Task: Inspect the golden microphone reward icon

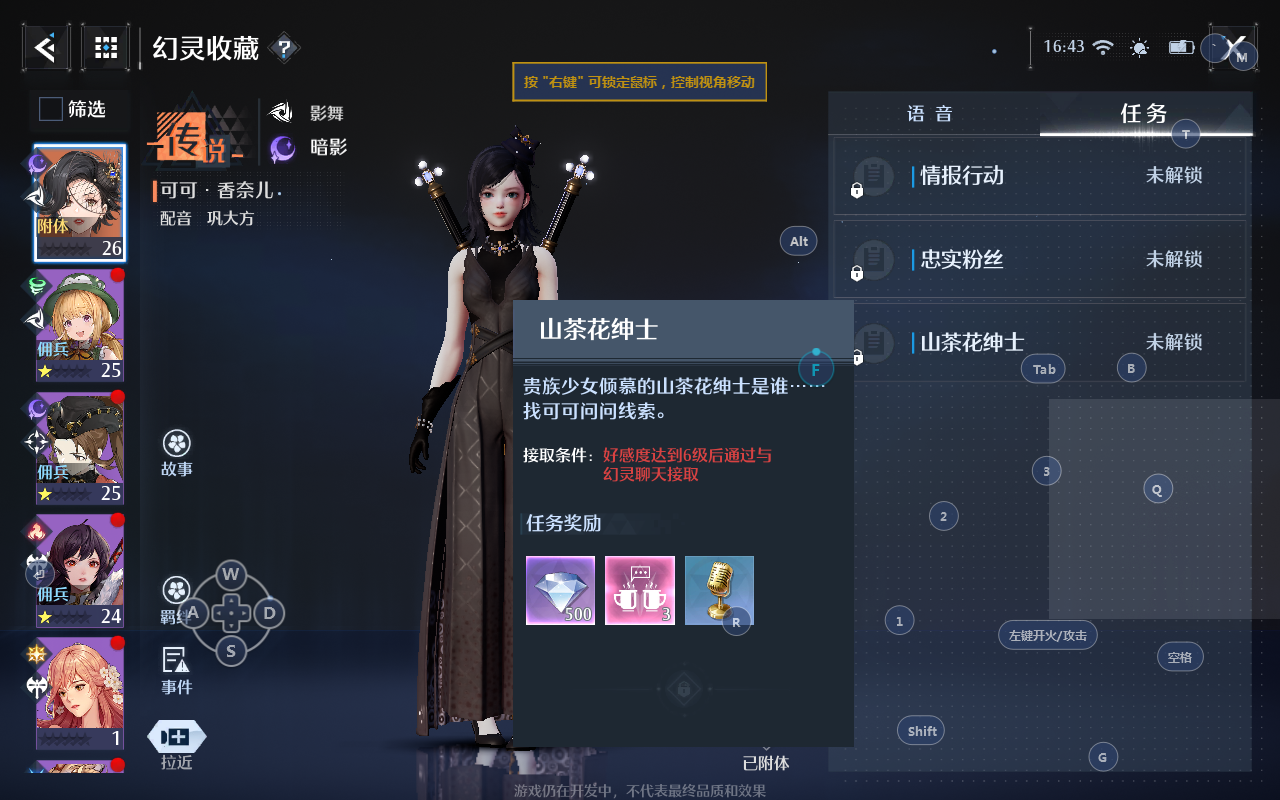Action: tap(719, 590)
